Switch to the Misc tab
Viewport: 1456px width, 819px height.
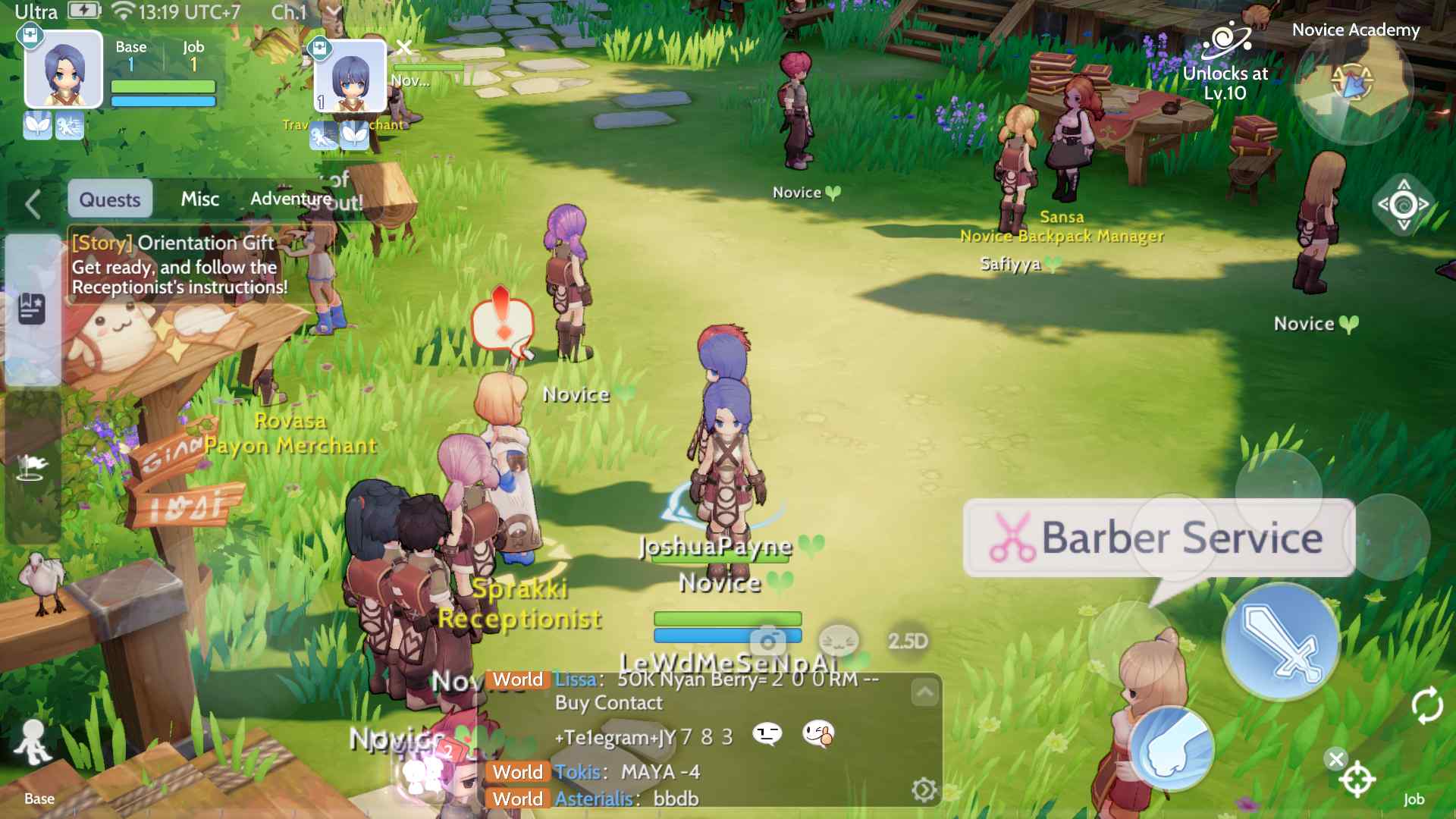pyautogui.click(x=199, y=199)
